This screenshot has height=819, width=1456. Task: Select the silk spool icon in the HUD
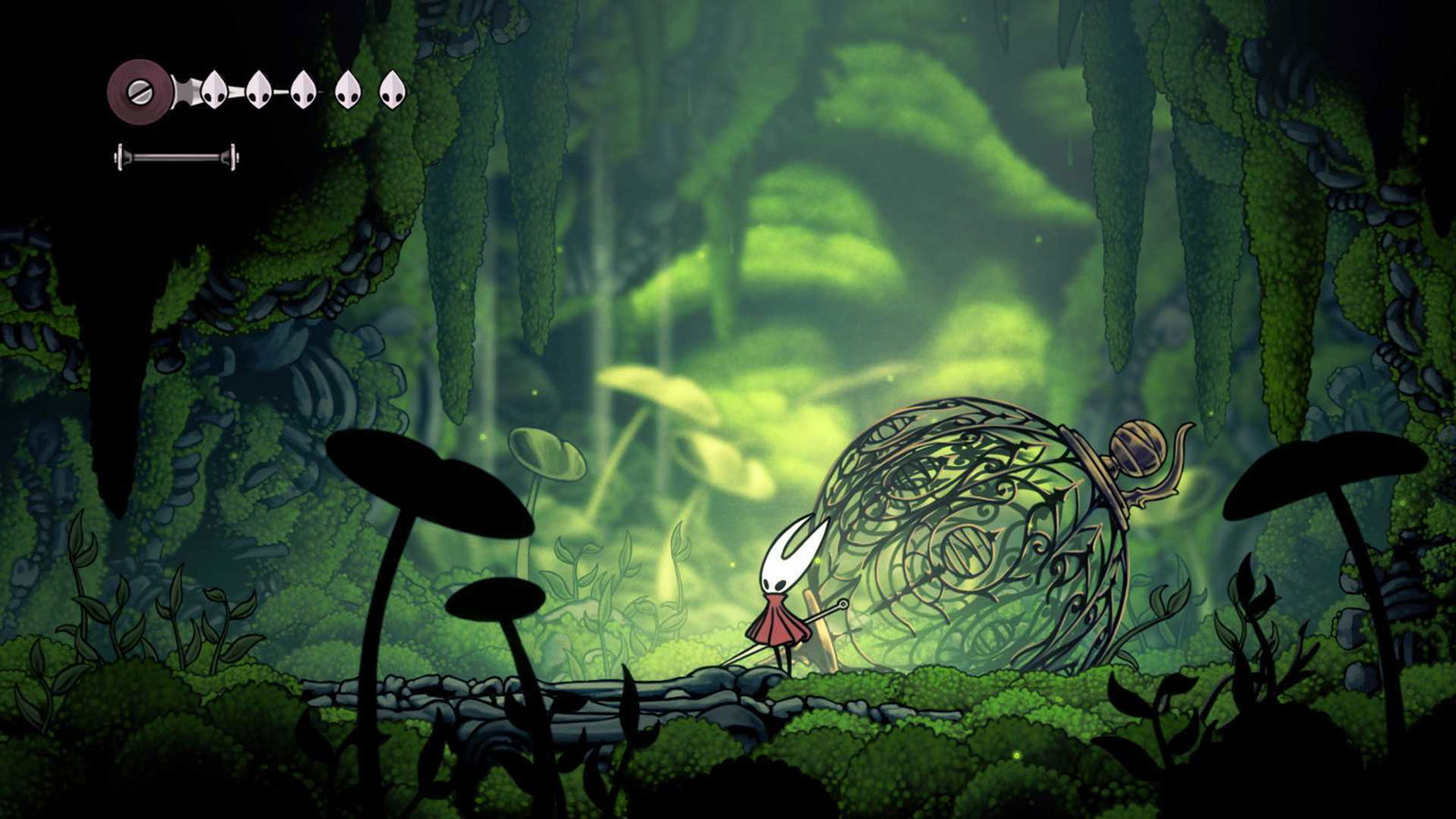pos(139,89)
